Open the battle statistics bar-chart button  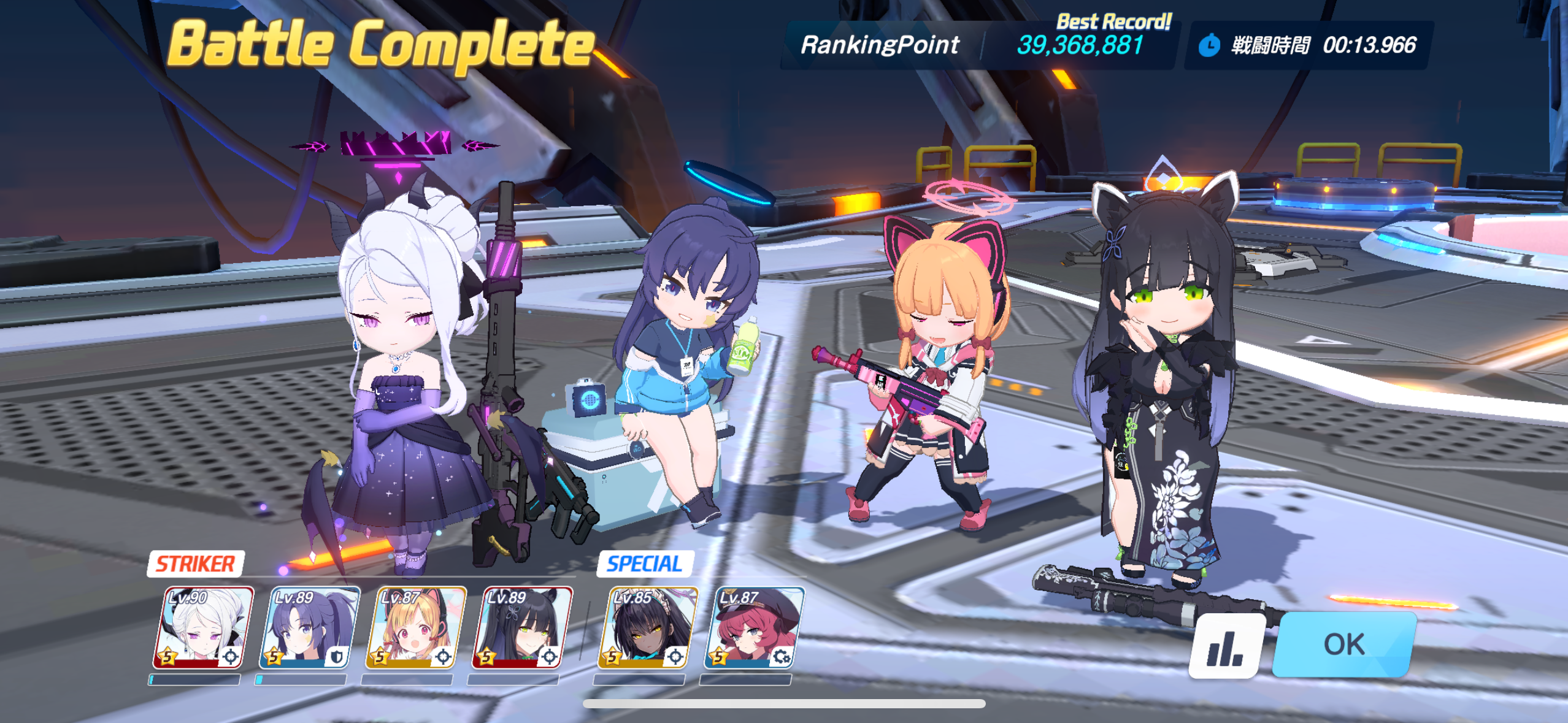(x=1226, y=646)
